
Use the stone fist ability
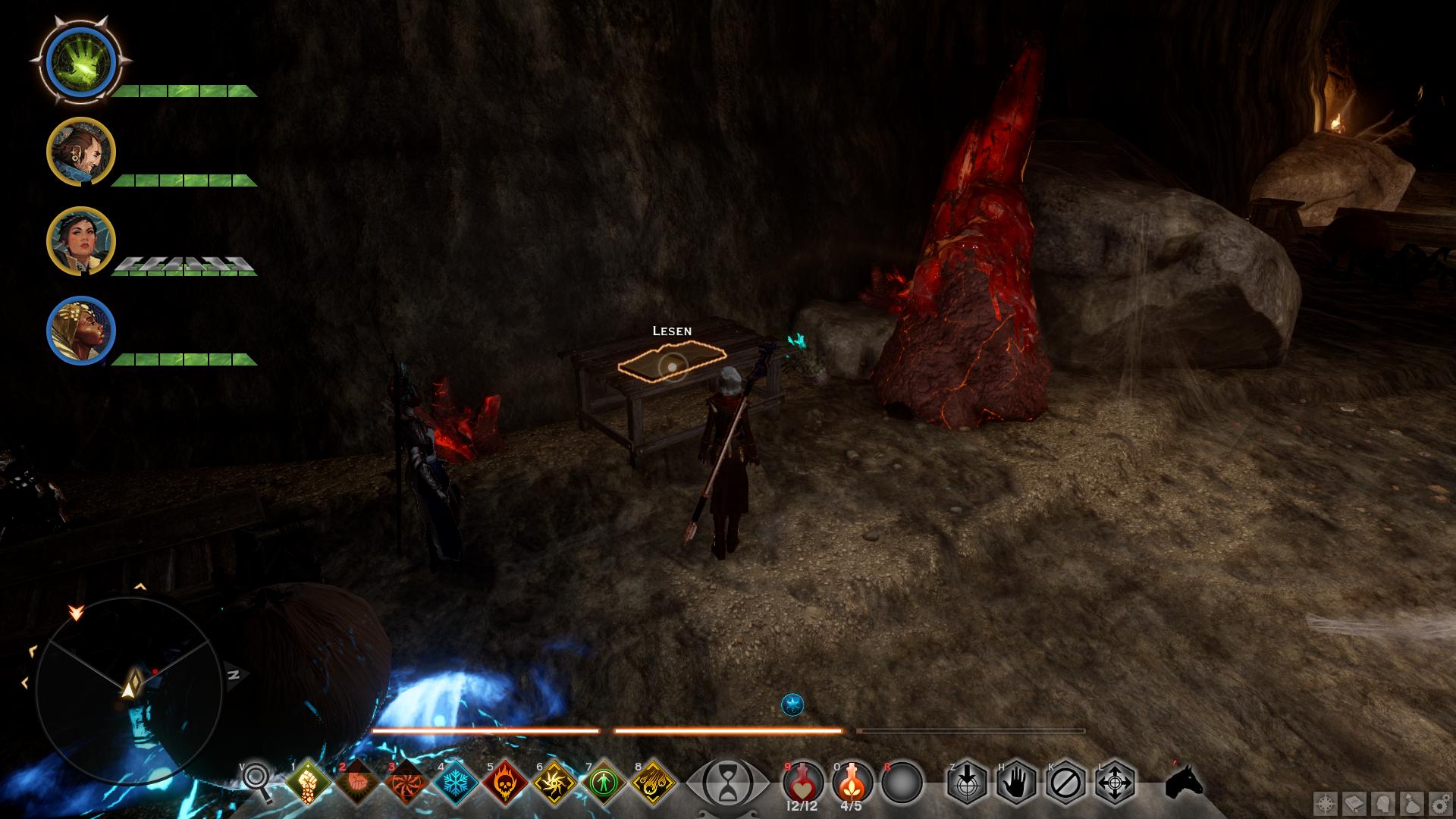click(309, 782)
